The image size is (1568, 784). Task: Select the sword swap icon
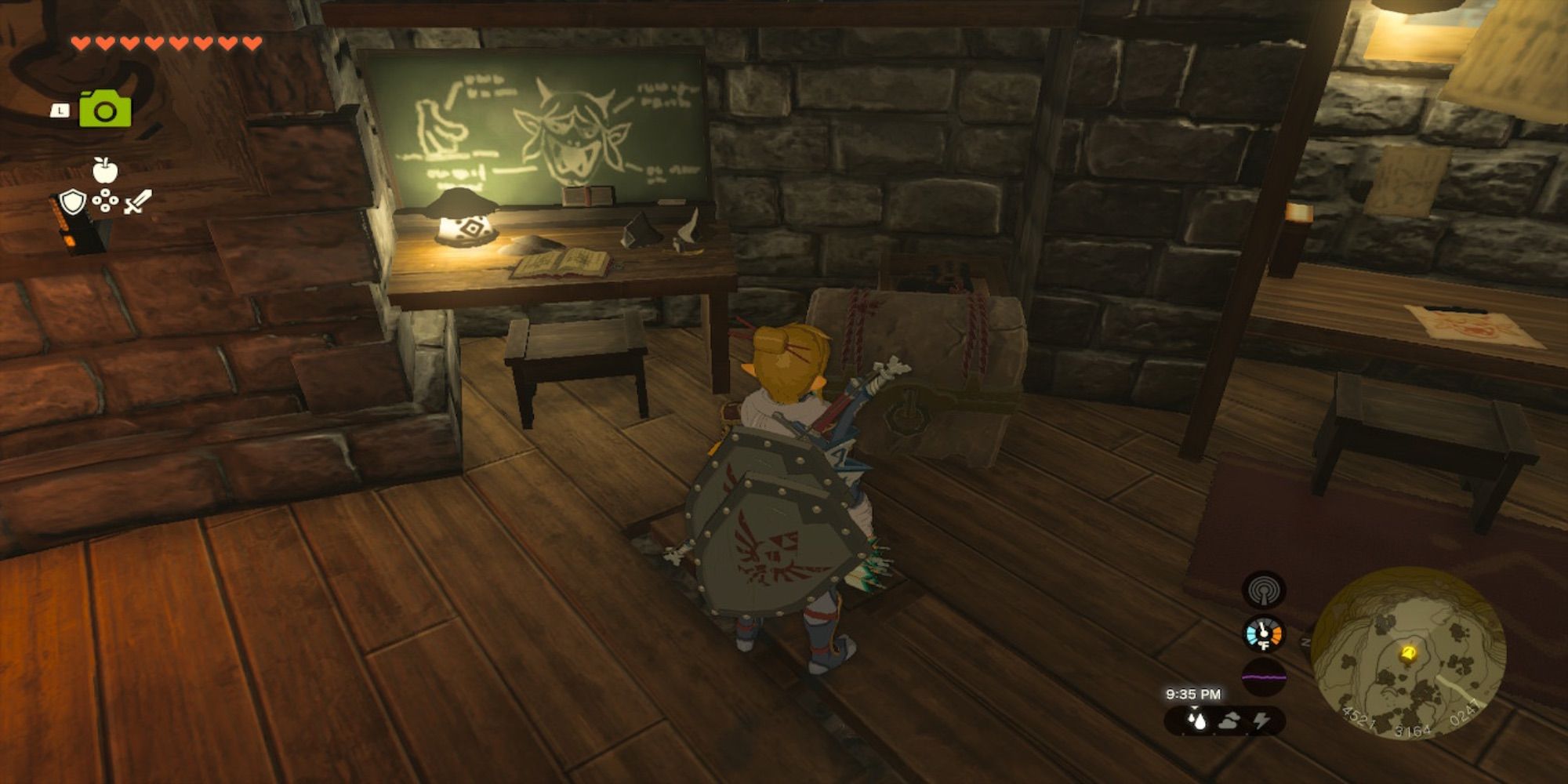coord(138,201)
